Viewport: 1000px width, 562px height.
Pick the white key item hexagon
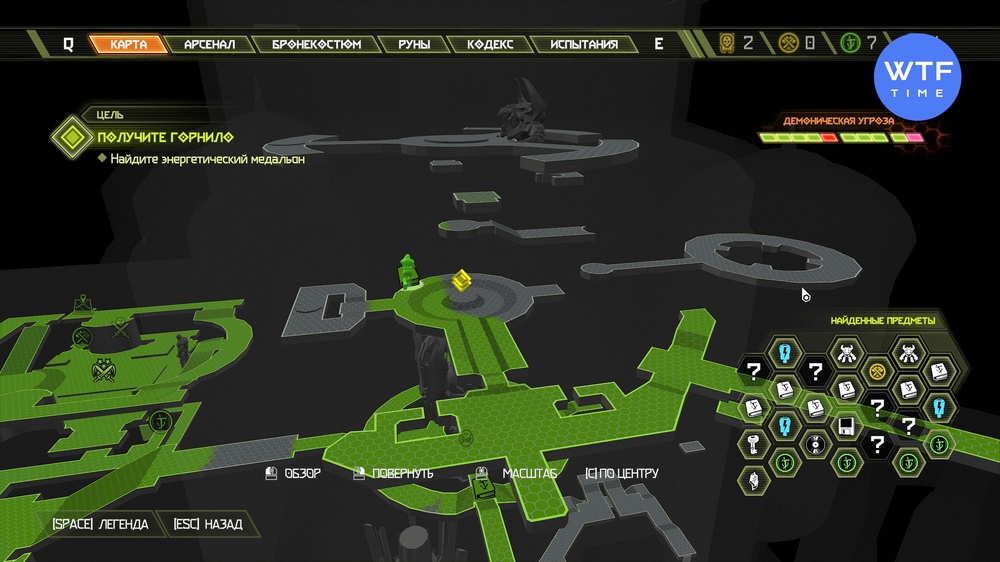coord(754,443)
